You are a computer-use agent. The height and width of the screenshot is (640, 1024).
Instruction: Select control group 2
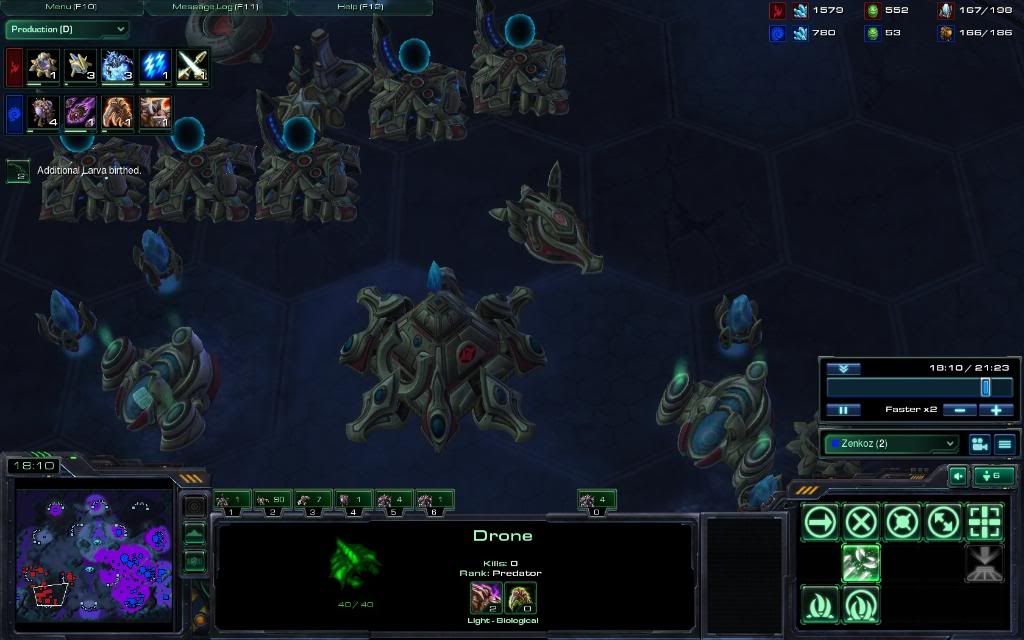click(x=273, y=499)
